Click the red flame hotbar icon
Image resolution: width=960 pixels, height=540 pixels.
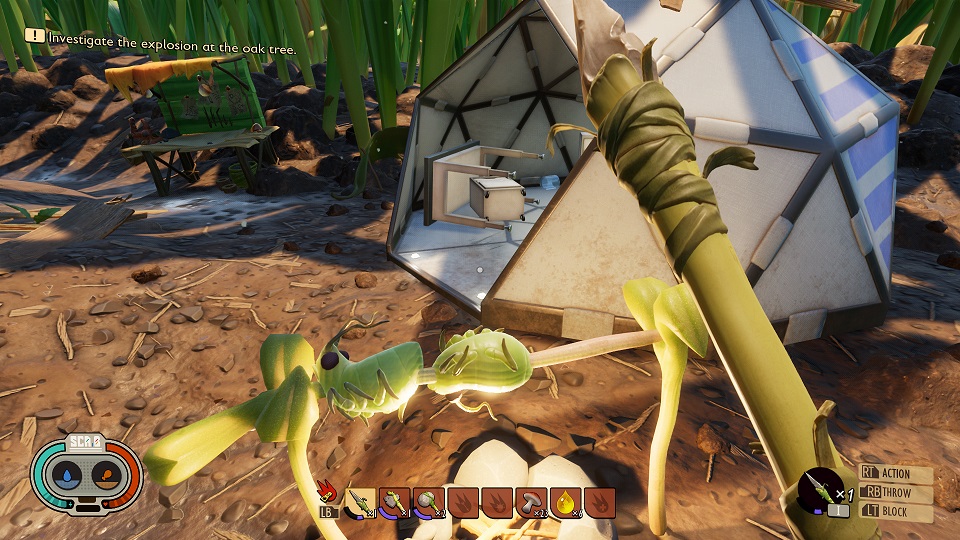(327, 494)
